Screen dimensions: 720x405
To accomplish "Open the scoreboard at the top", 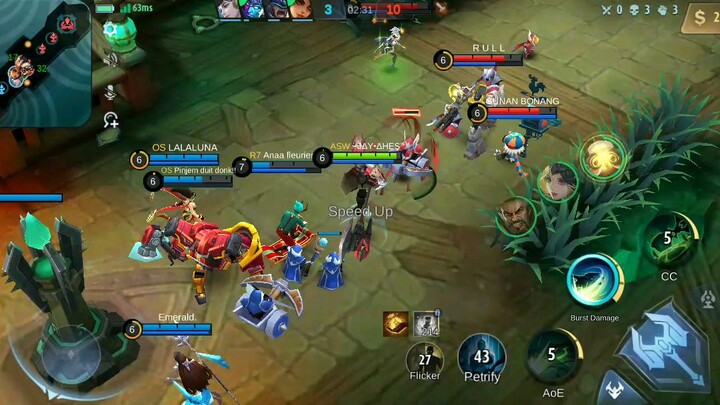I will (360, 10).
